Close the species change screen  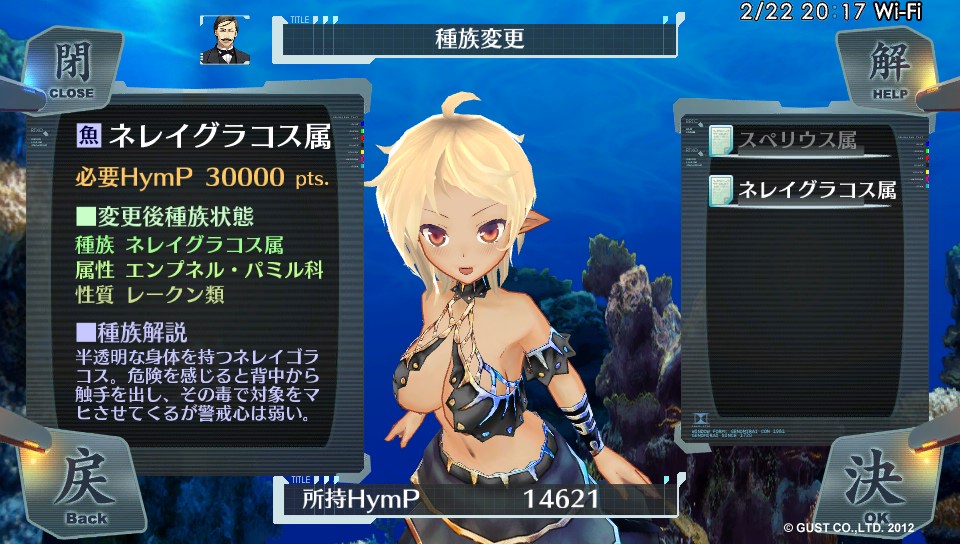70,68
